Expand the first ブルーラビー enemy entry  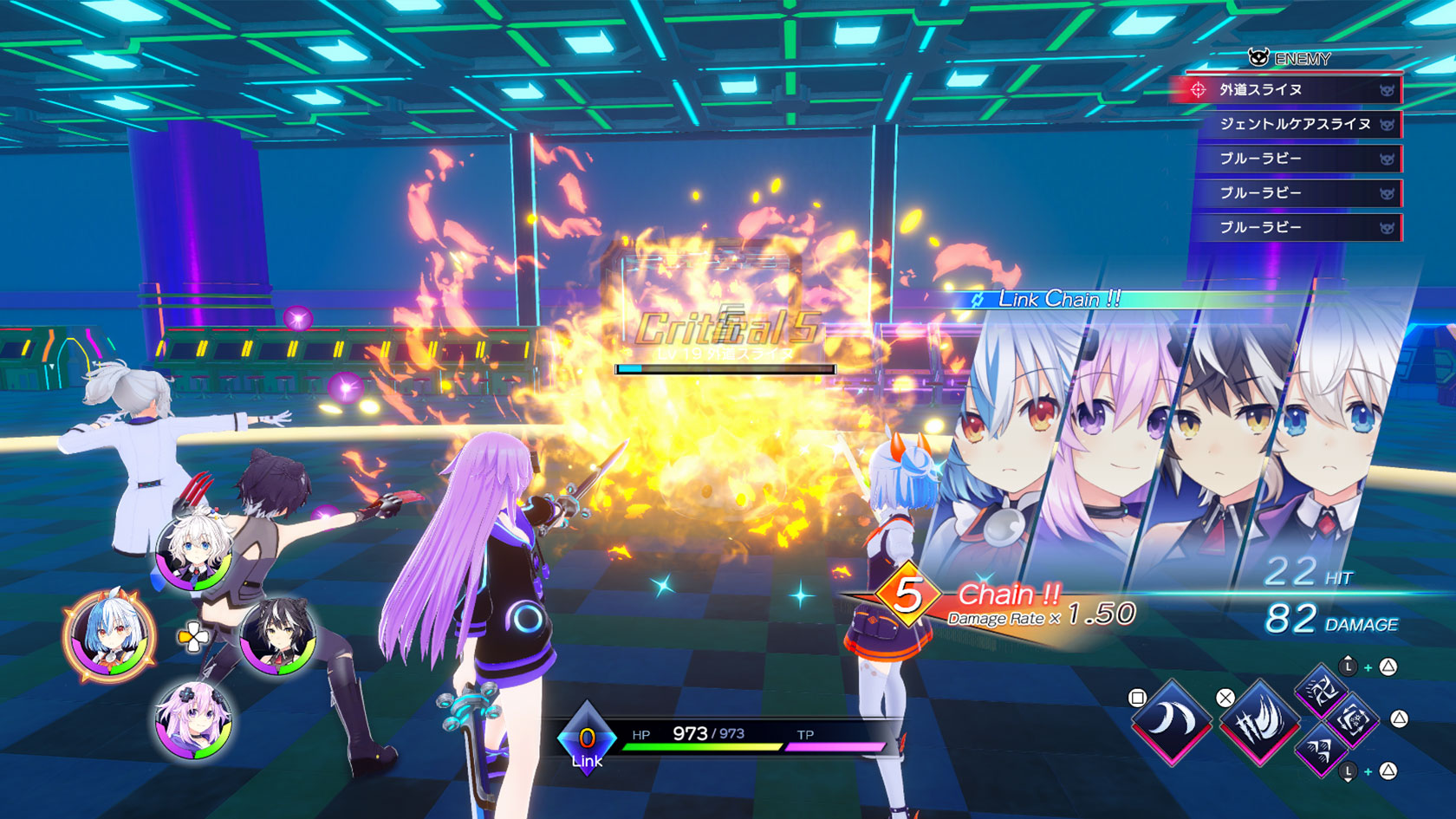[x=1260, y=159]
